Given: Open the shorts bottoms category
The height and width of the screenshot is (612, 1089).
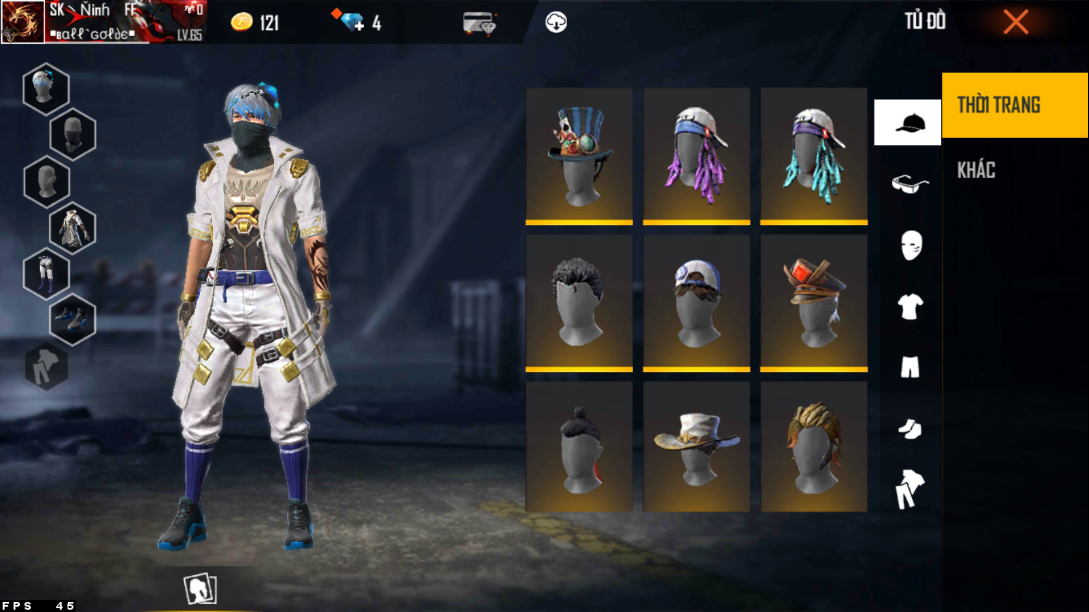Looking at the screenshot, I should (x=909, y=368).
